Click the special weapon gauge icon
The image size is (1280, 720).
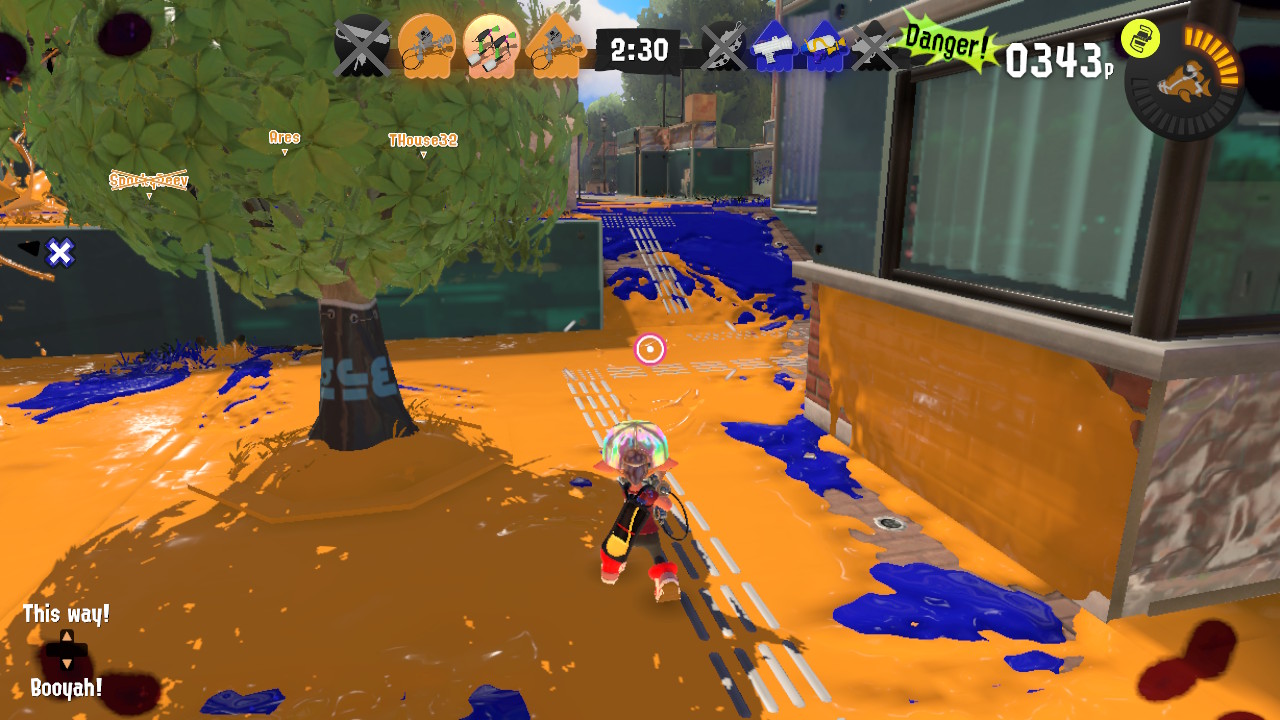[x=1184, y=80]
